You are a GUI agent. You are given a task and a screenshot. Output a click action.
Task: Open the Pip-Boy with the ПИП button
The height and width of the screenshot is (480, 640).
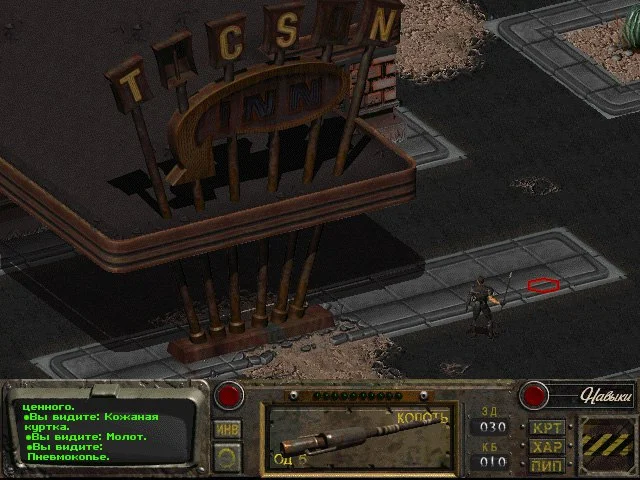(x=547, y=464)
